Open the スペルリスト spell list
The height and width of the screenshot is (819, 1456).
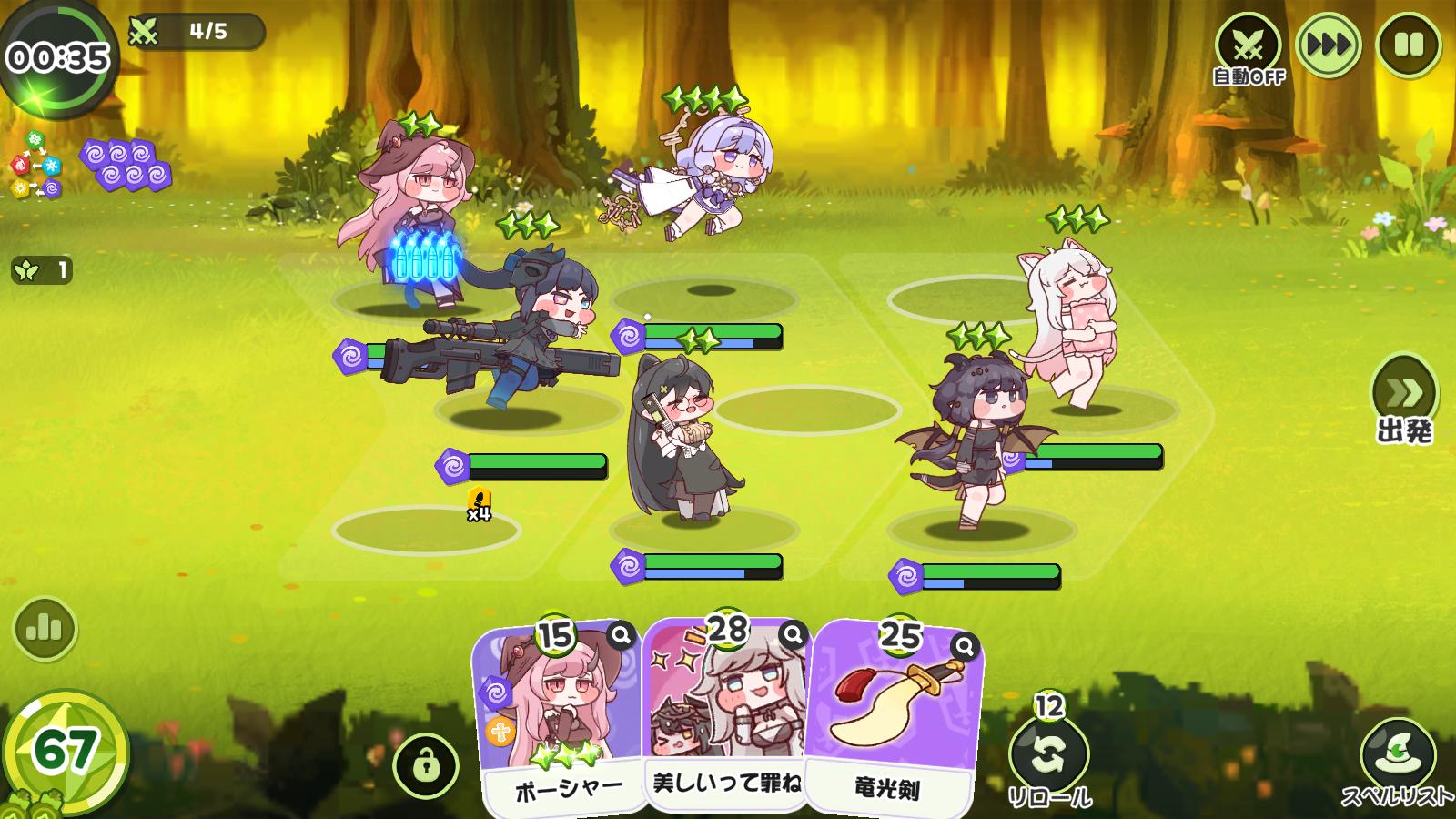[x=1398, y=760]
